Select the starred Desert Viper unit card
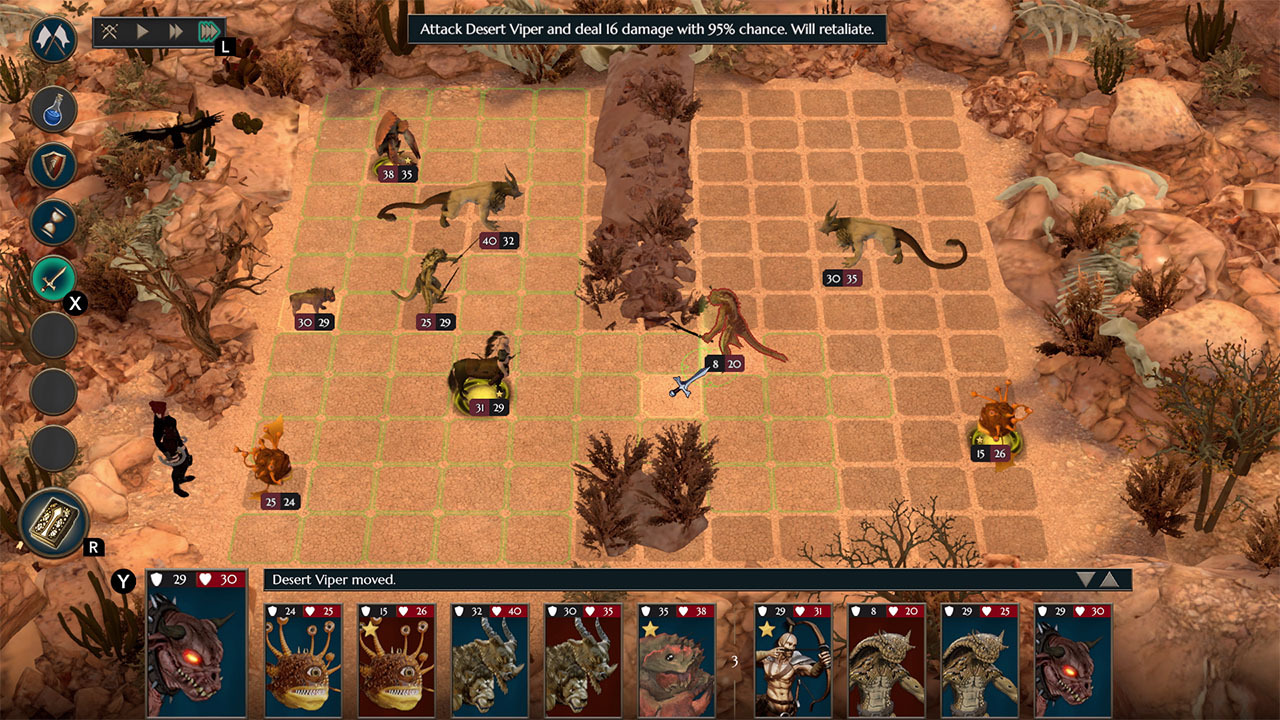The height and width of the screenshot is (720, 1280). point(675,660)
